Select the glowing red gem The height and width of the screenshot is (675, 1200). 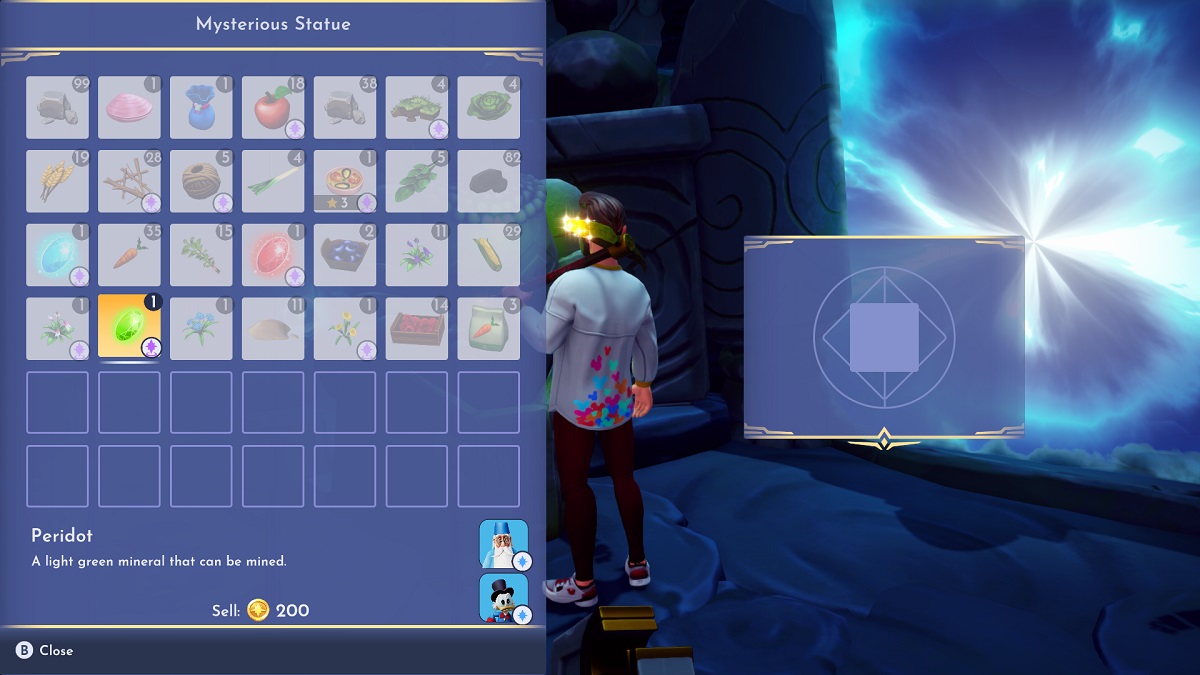(273, 255)
